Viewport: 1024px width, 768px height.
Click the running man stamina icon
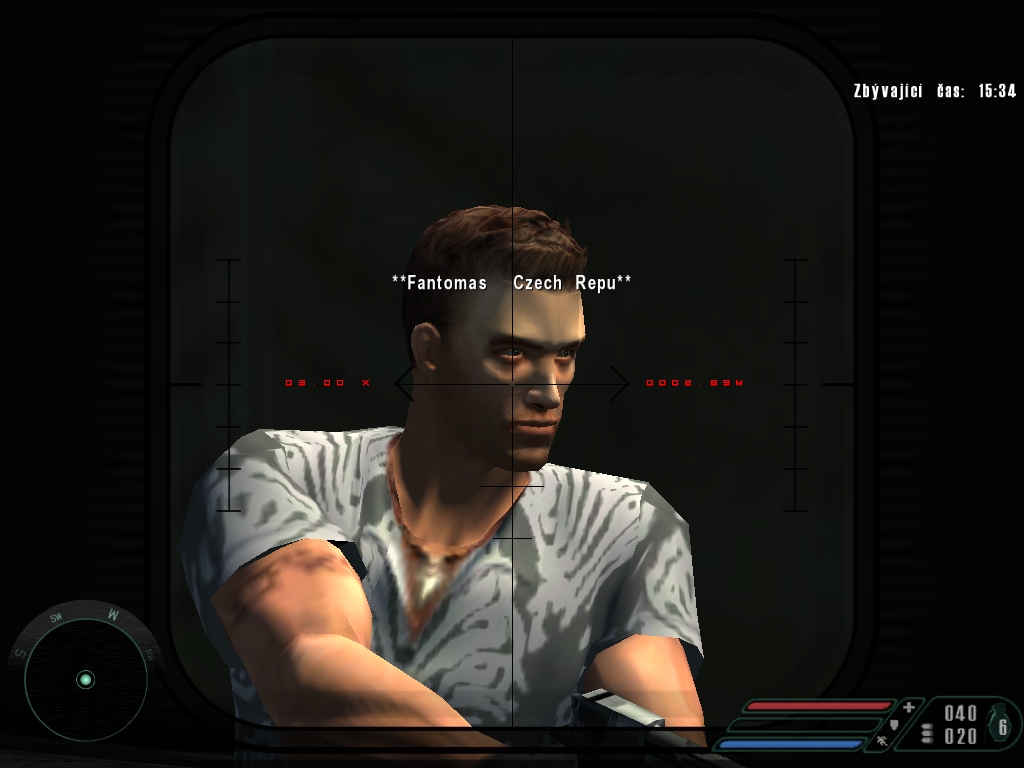pyautogui.click(x=881, y=741)
